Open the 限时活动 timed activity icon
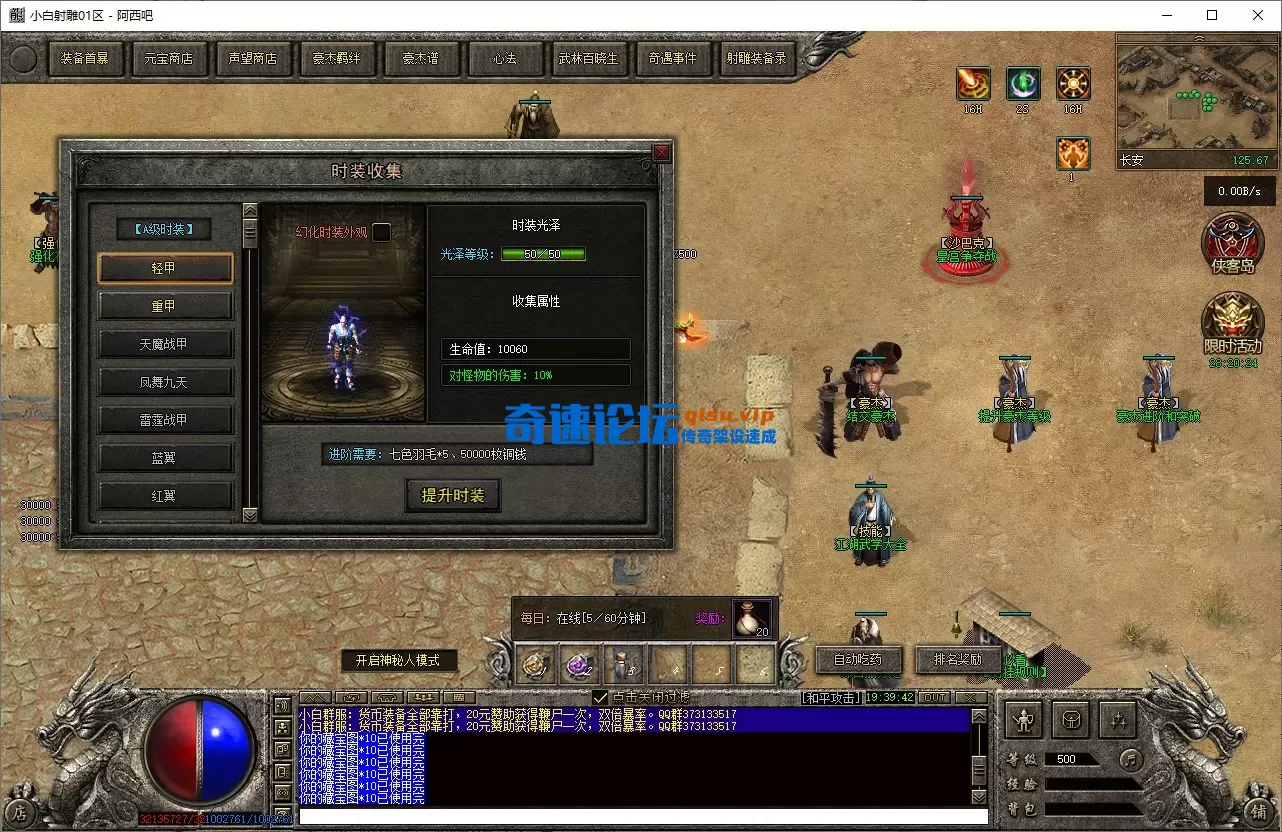Screen dimensions: 1282x832 coord(1233,327)
